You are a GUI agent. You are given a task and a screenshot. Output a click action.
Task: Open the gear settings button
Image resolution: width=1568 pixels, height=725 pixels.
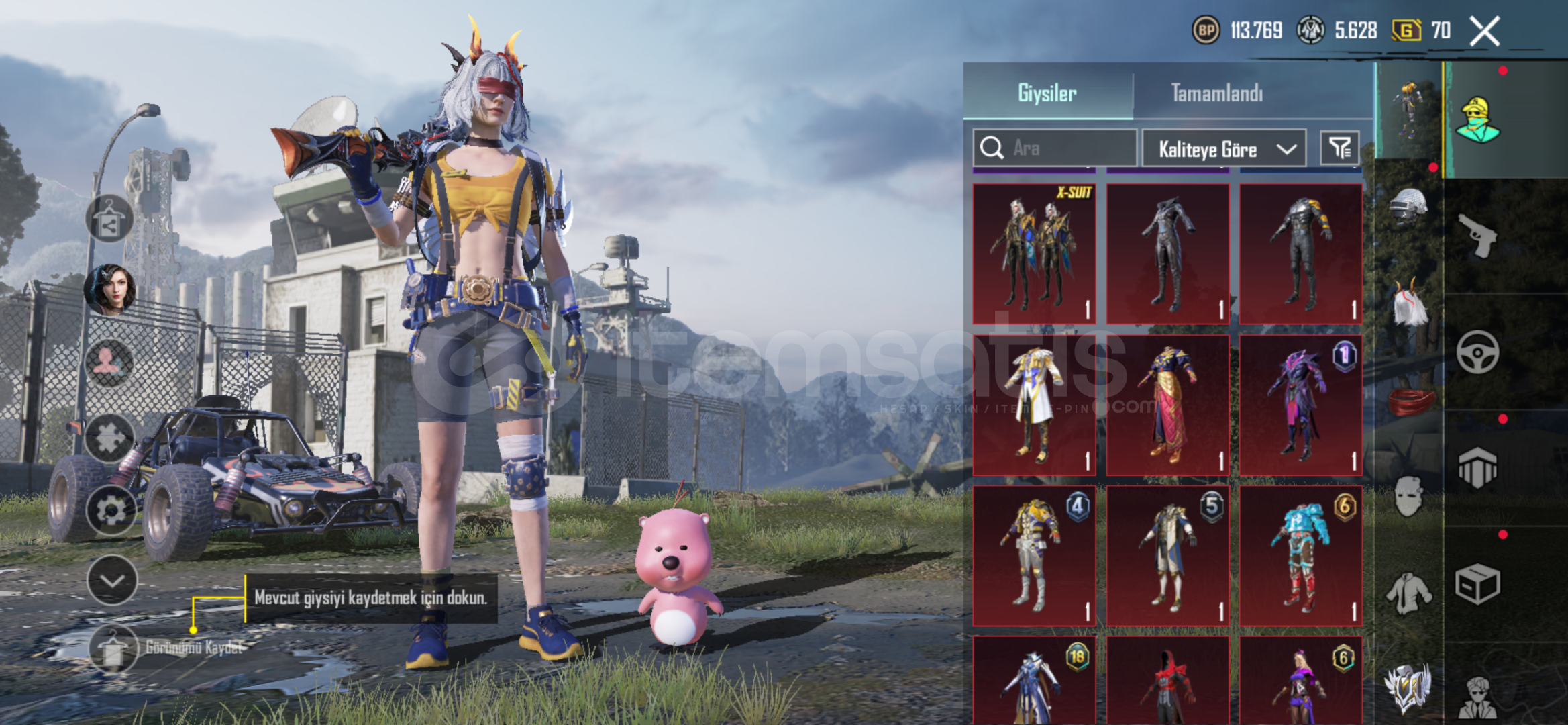pos(111,510)
